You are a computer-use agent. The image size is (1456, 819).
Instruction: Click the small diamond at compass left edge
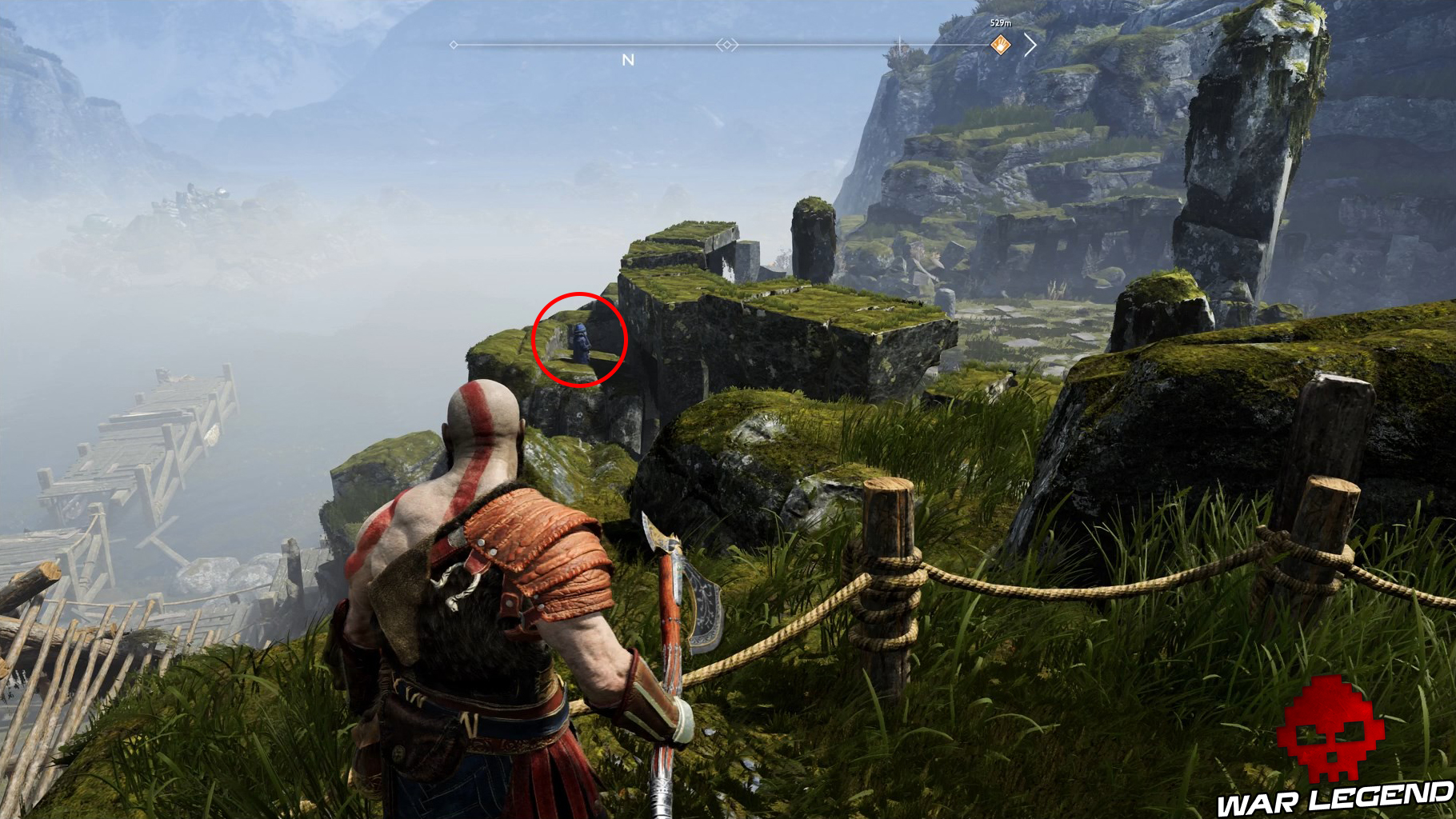pyautogui.click(x=454, y=46)
